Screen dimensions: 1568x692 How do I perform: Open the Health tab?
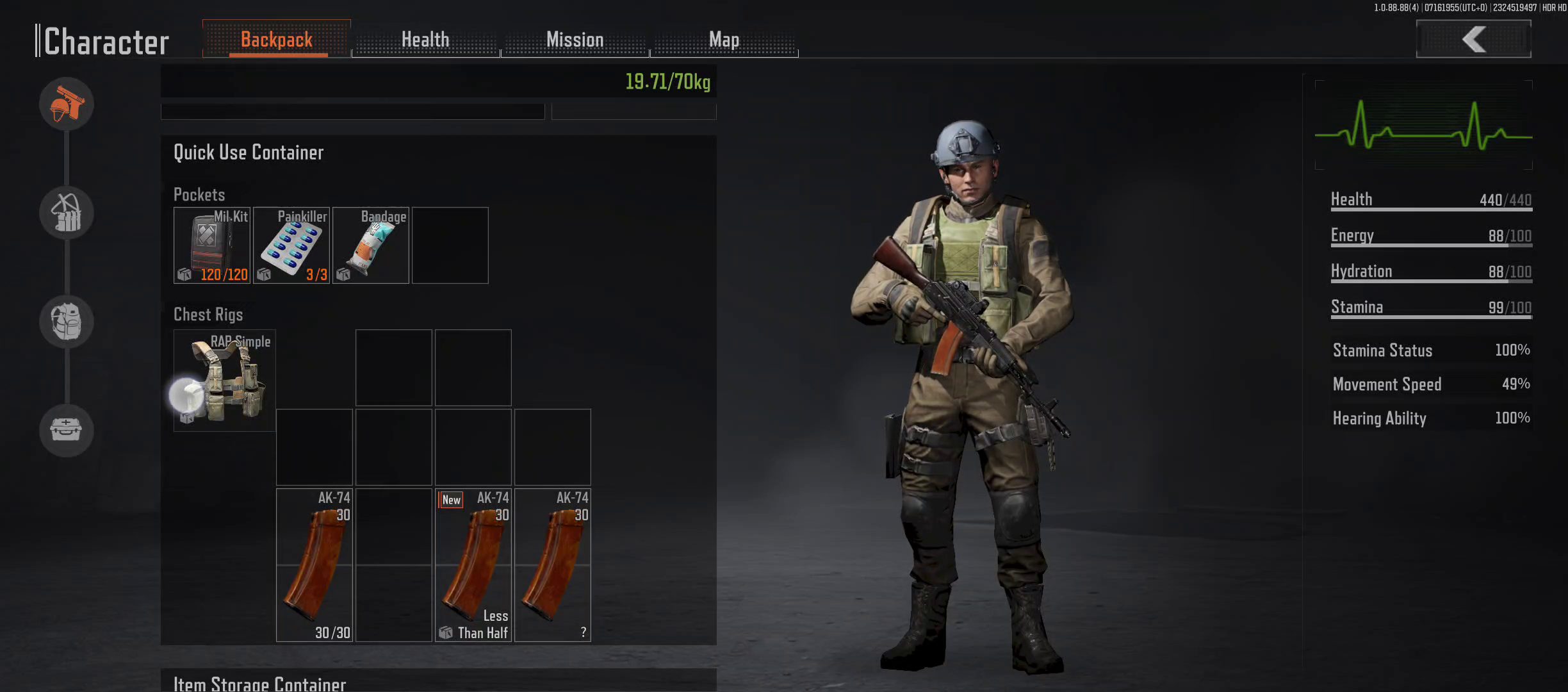425,40
